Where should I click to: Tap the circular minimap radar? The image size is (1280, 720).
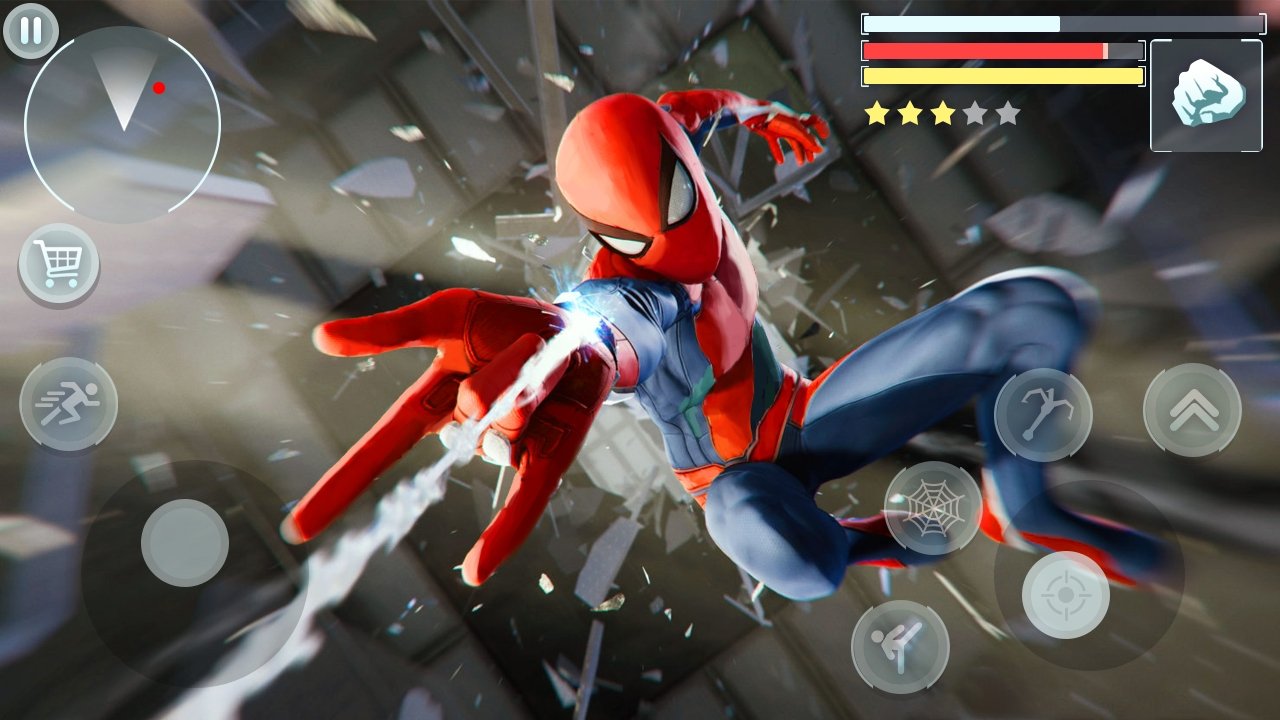coord(122,122)
